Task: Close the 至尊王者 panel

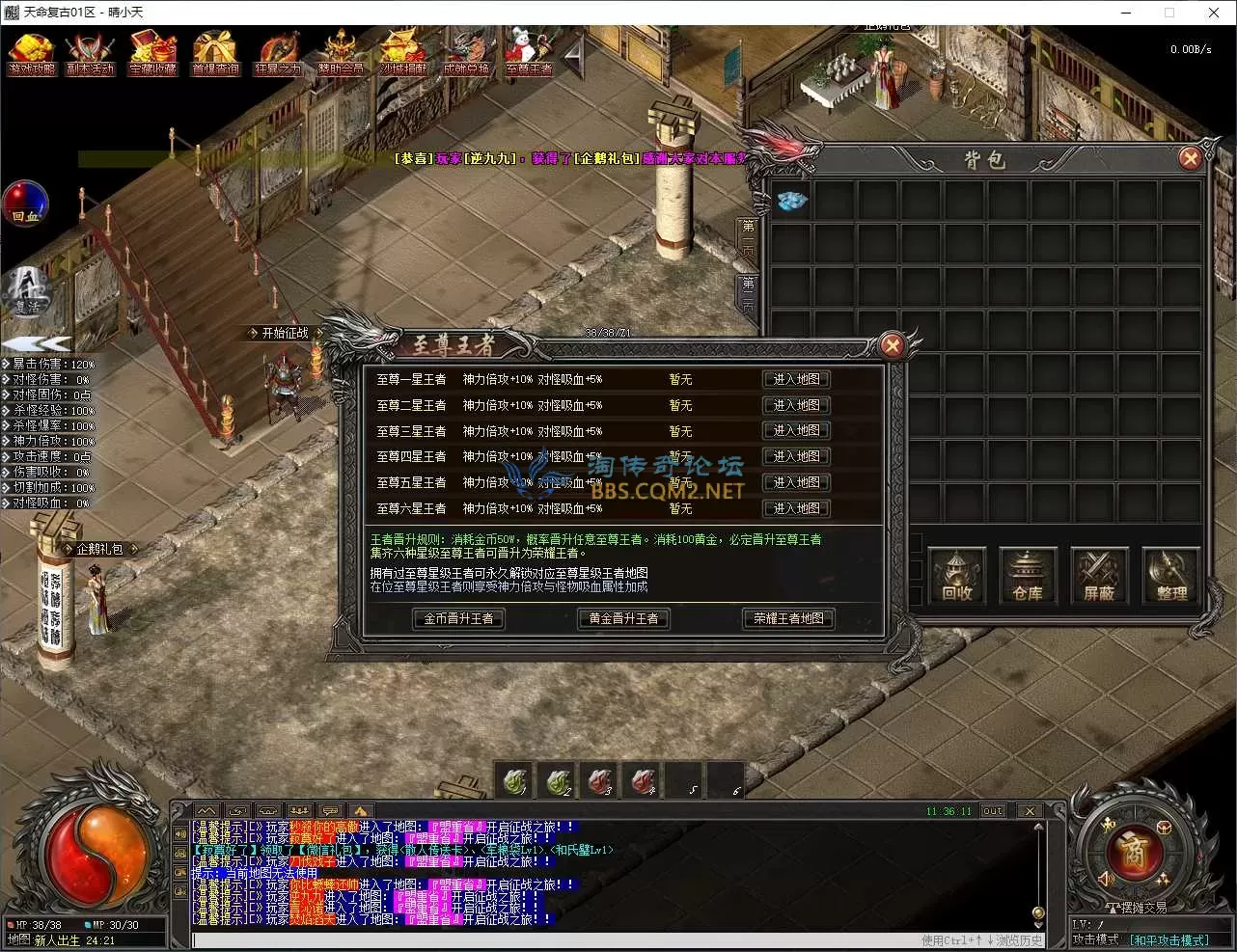Action: pos(893,344)
